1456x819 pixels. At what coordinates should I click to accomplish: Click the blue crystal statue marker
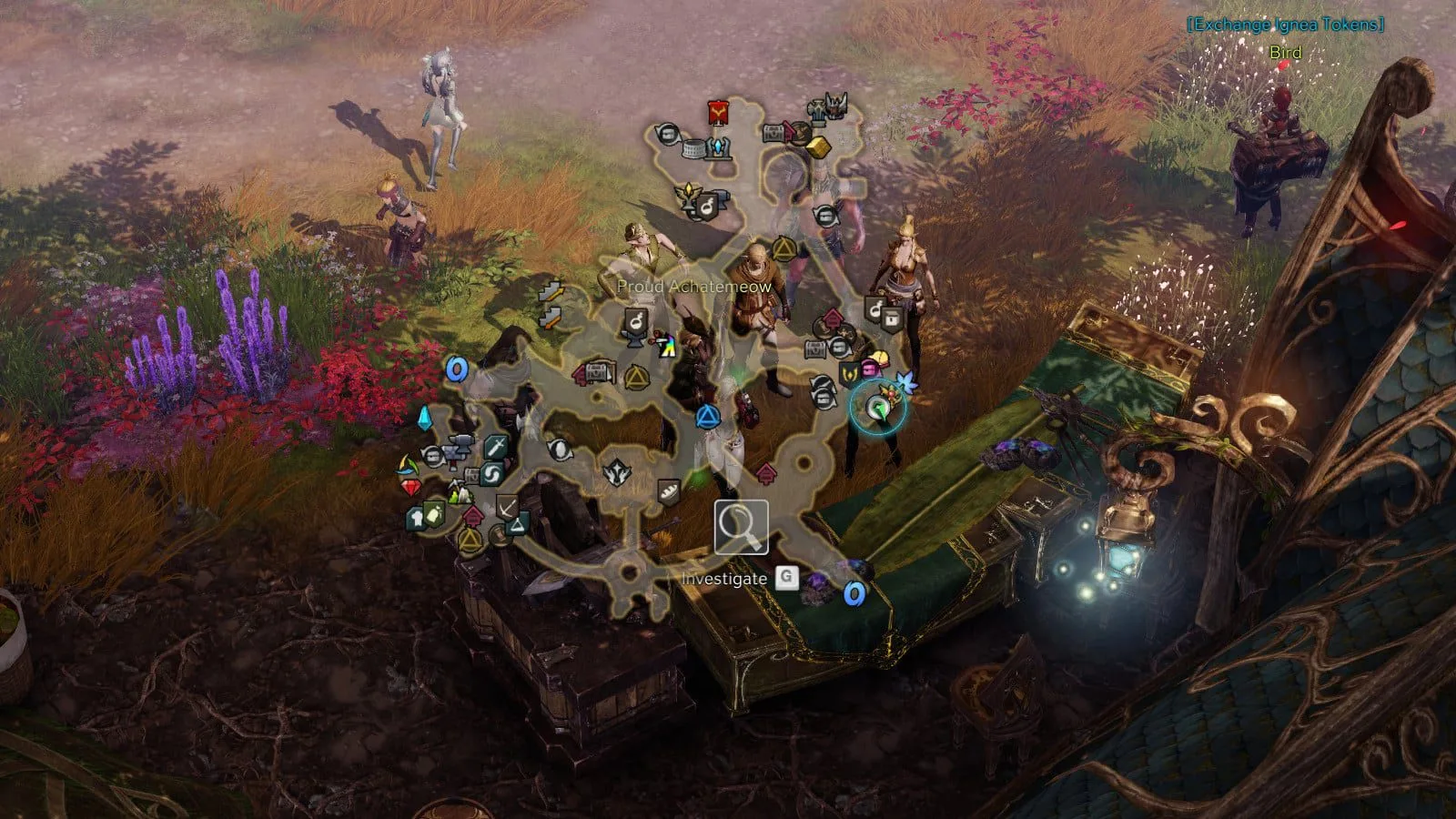coord(721,147)
